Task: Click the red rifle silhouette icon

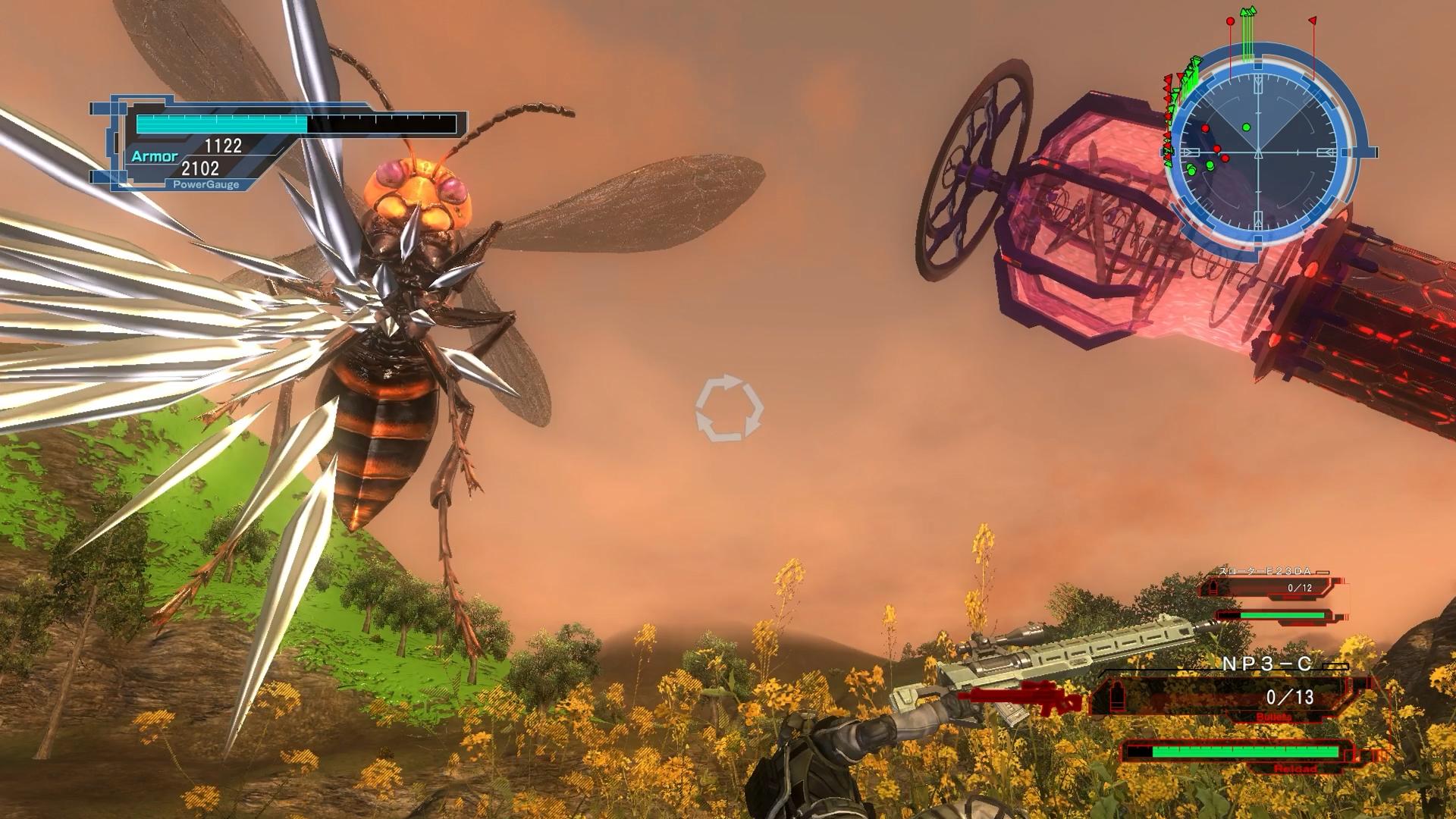Action: (1020, 697)
